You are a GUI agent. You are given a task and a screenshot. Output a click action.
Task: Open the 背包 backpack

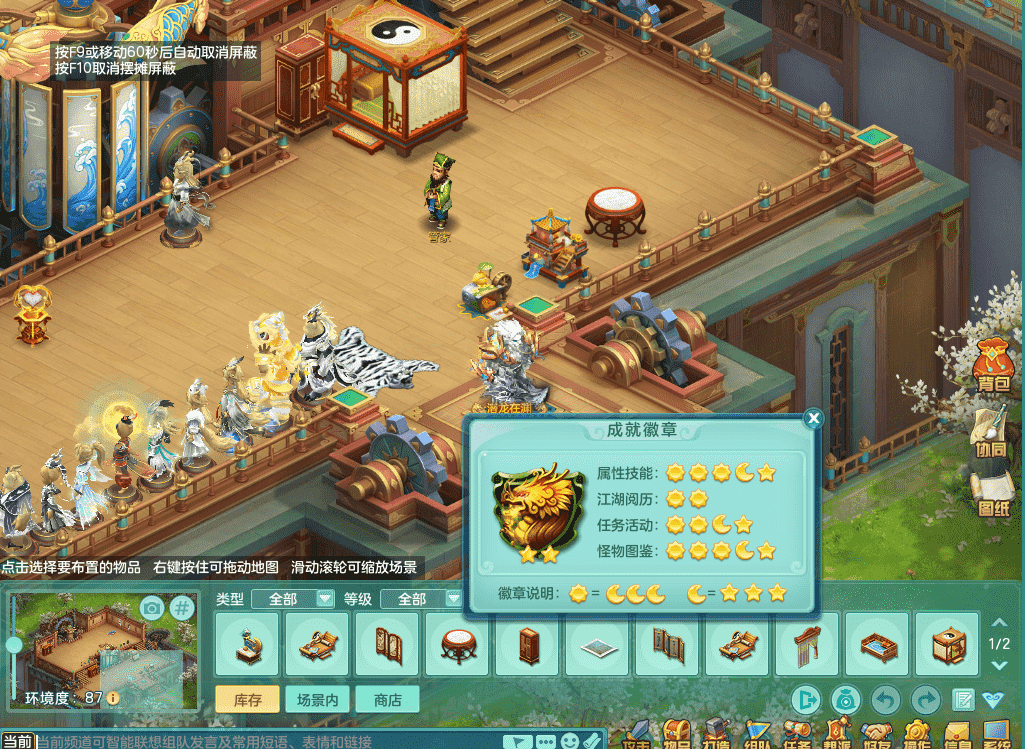[993, 365]
